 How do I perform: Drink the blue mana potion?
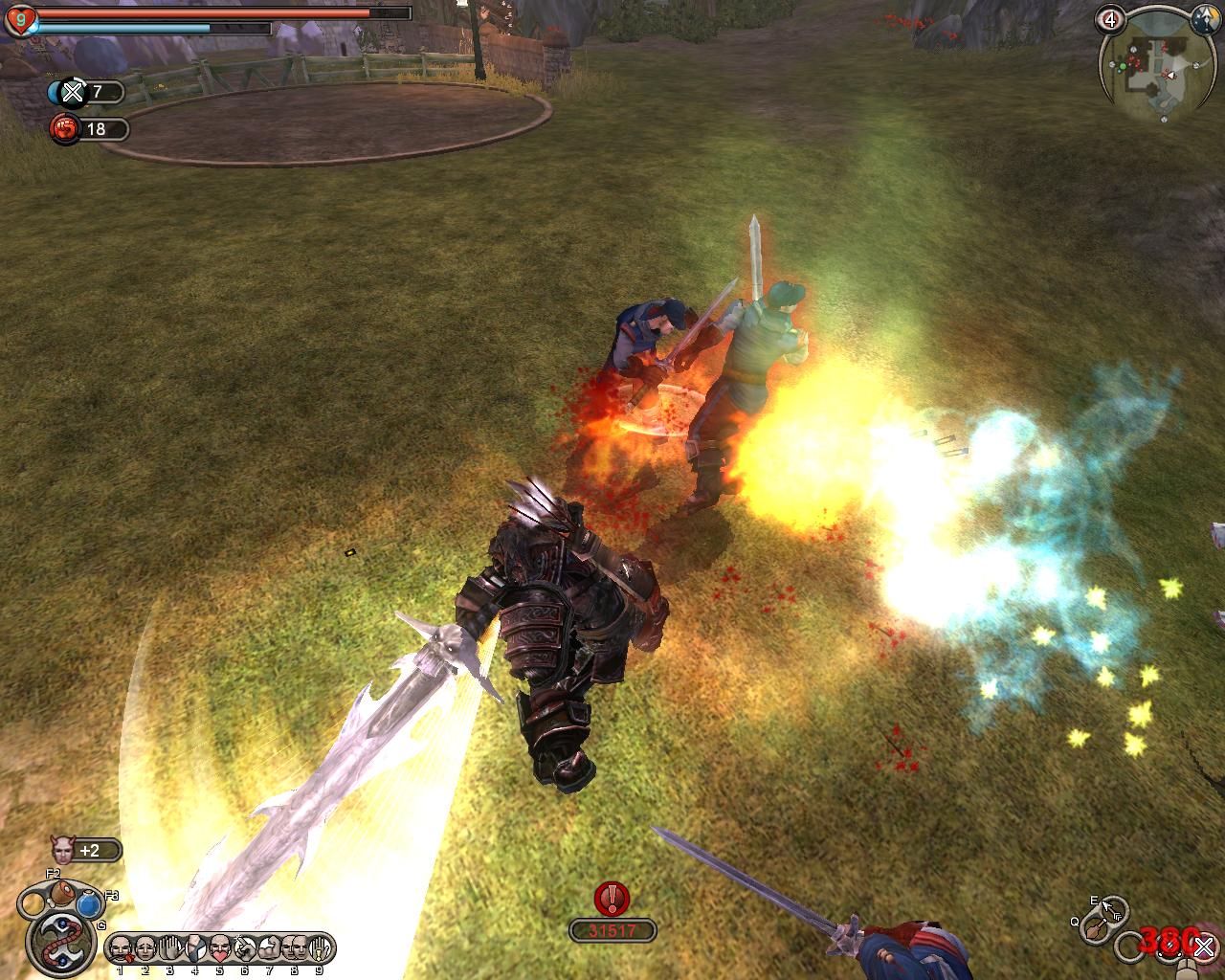click(90, 903)
